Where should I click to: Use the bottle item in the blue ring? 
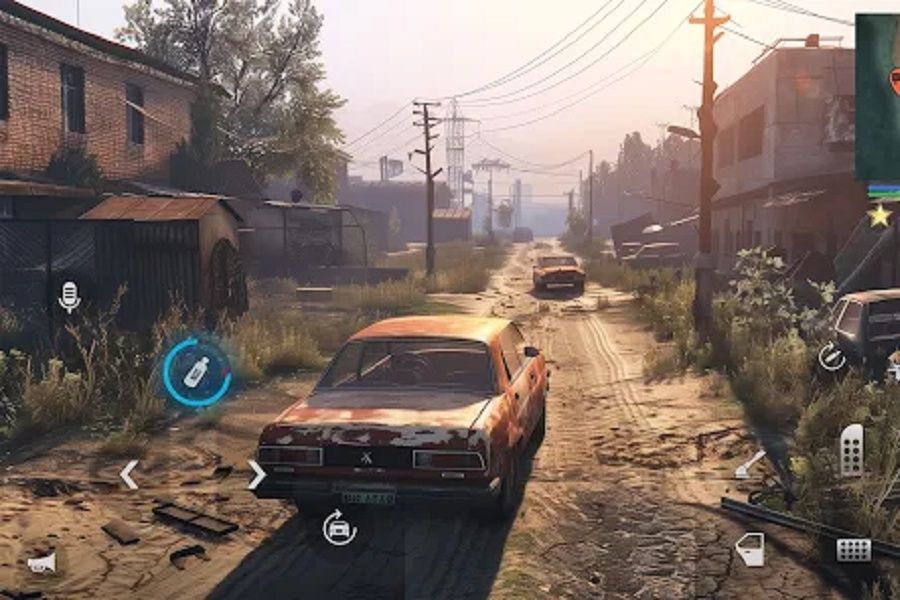197,372
